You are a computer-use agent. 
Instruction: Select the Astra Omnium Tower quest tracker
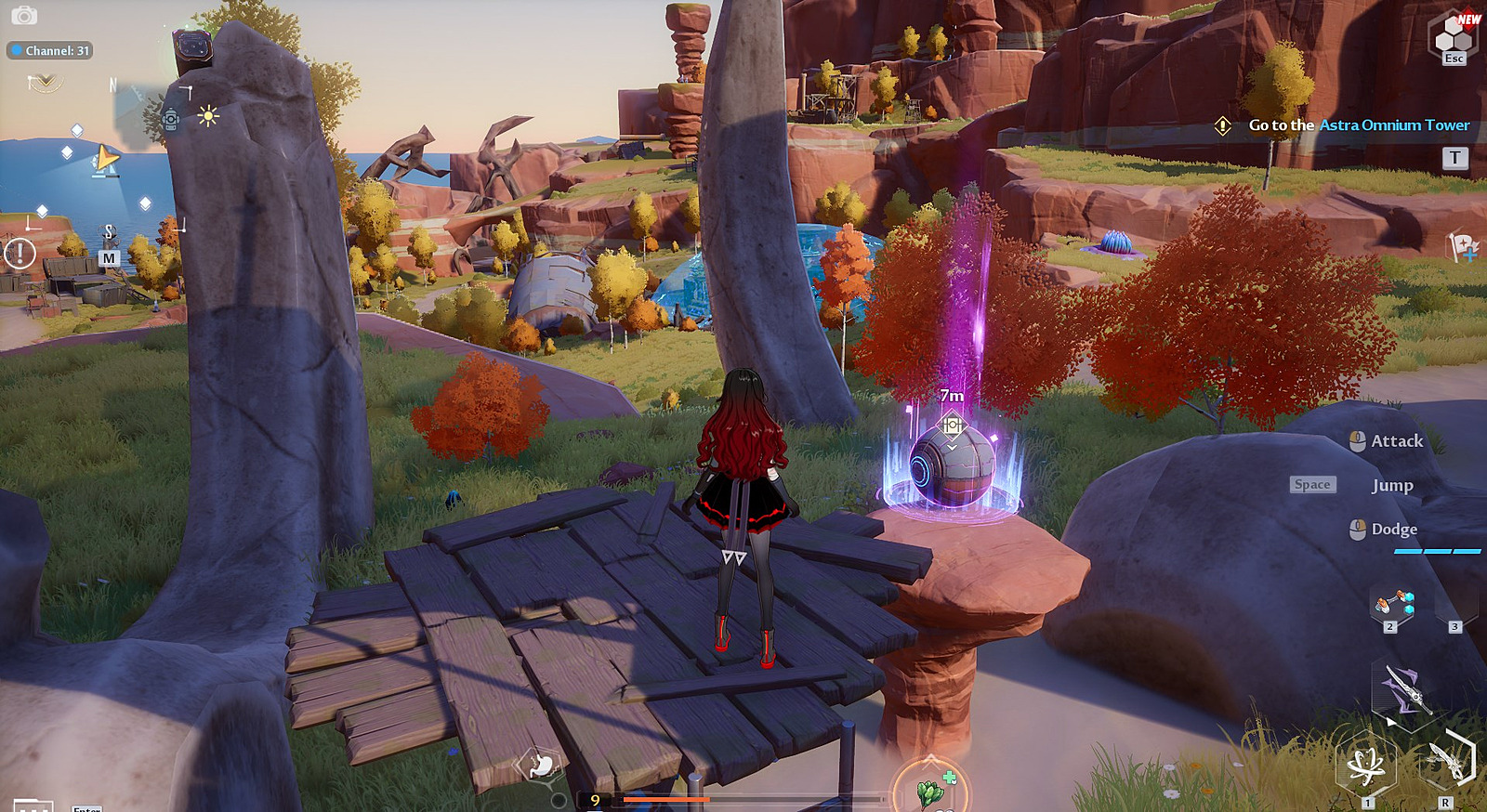pyautogui.click(x=1359, y=125)
